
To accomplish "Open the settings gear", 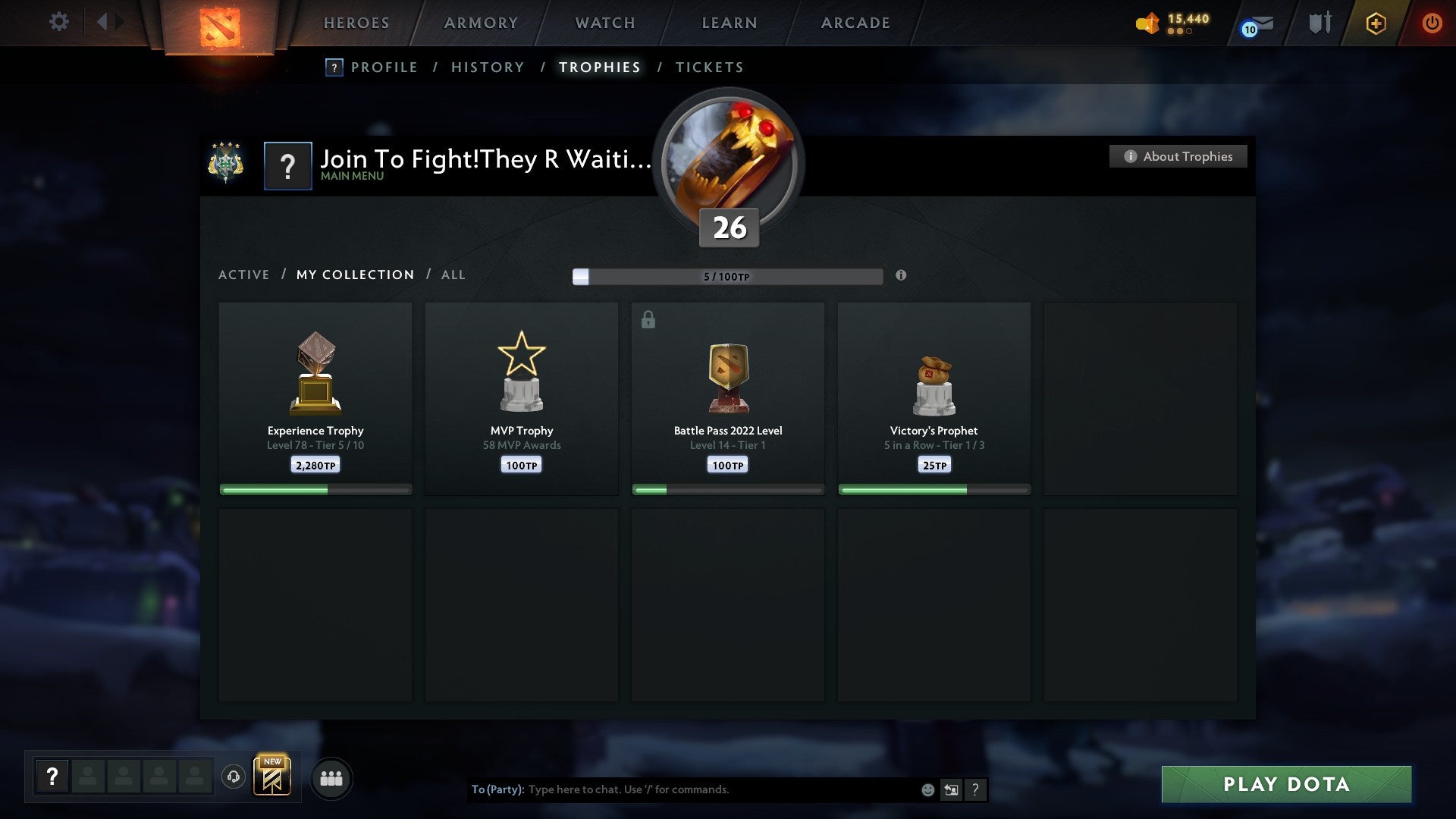I will [x=59, y=21].
